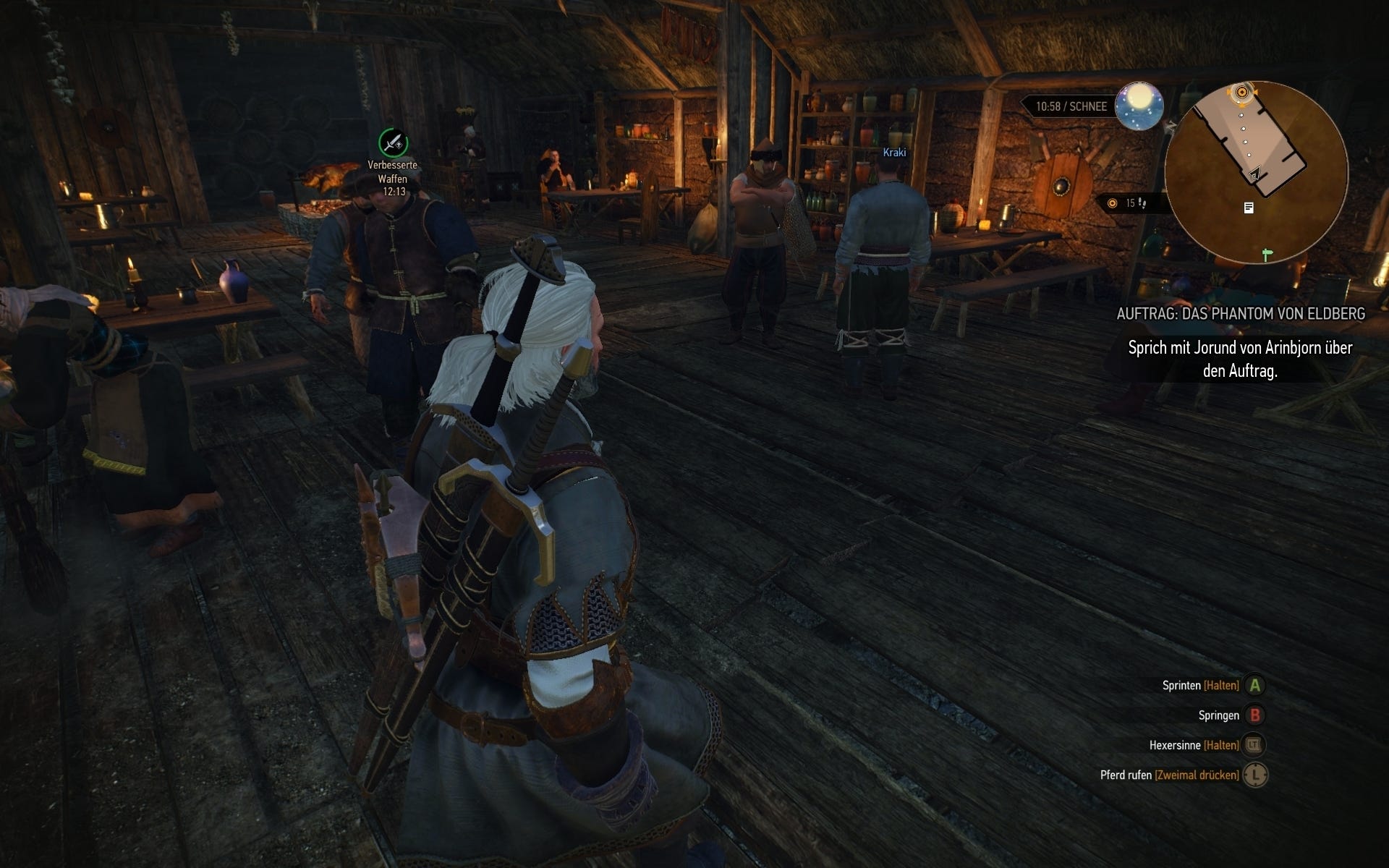The image size is (1389, 868).
Task: Click the moon phase indicator beside the minimap
Action: point(1138,106)
